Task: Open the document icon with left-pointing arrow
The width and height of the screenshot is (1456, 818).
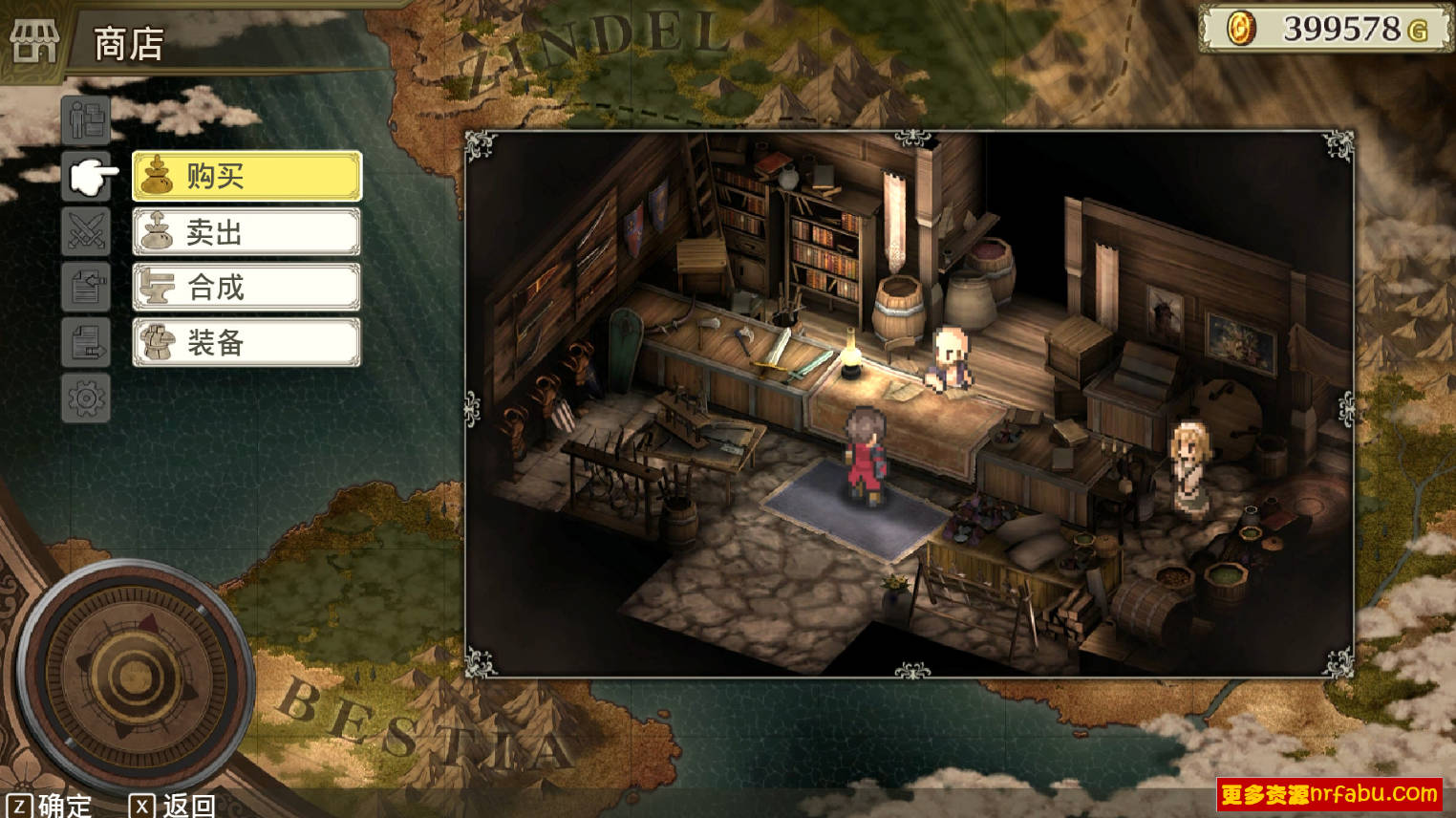Action: 86,287
